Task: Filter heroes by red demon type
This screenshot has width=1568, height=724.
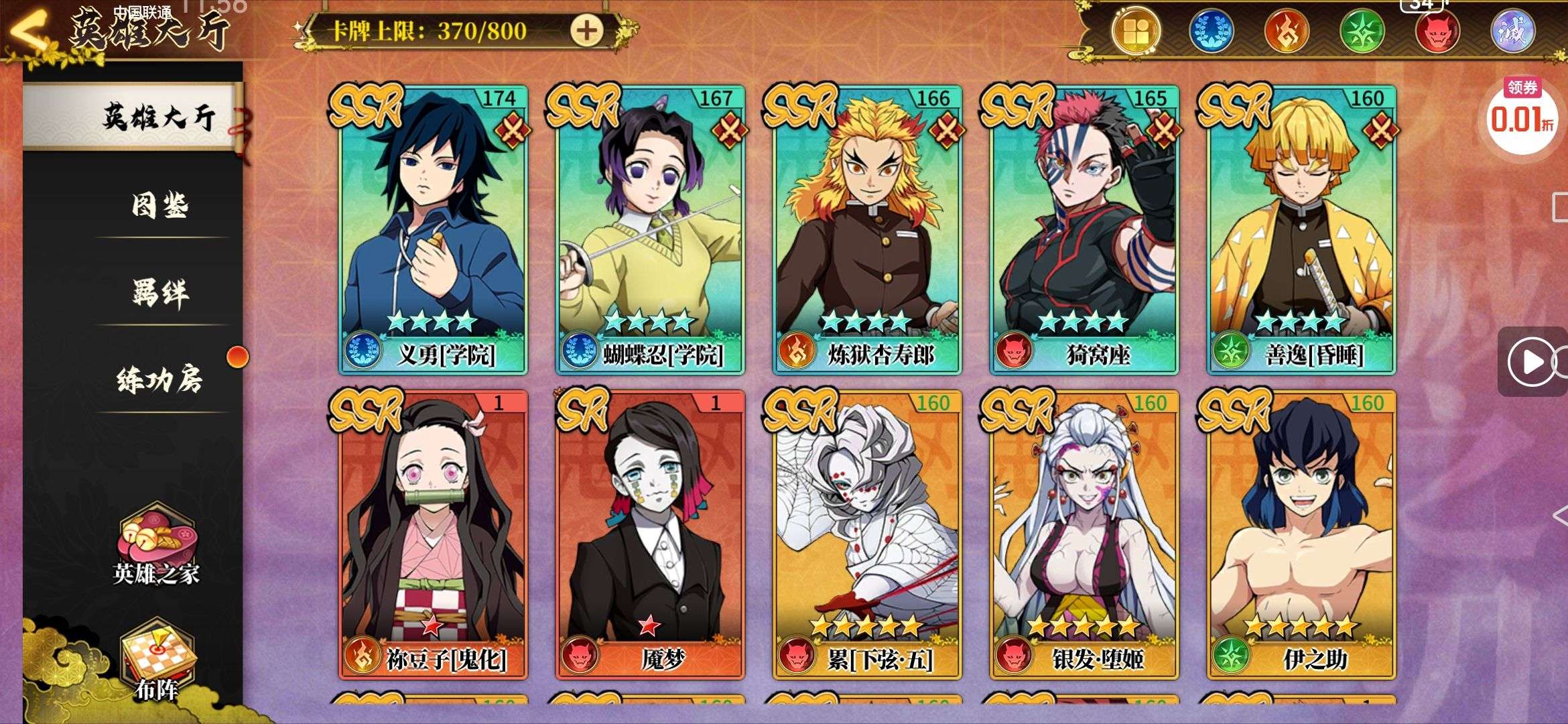Action: tap(1437, 32)
